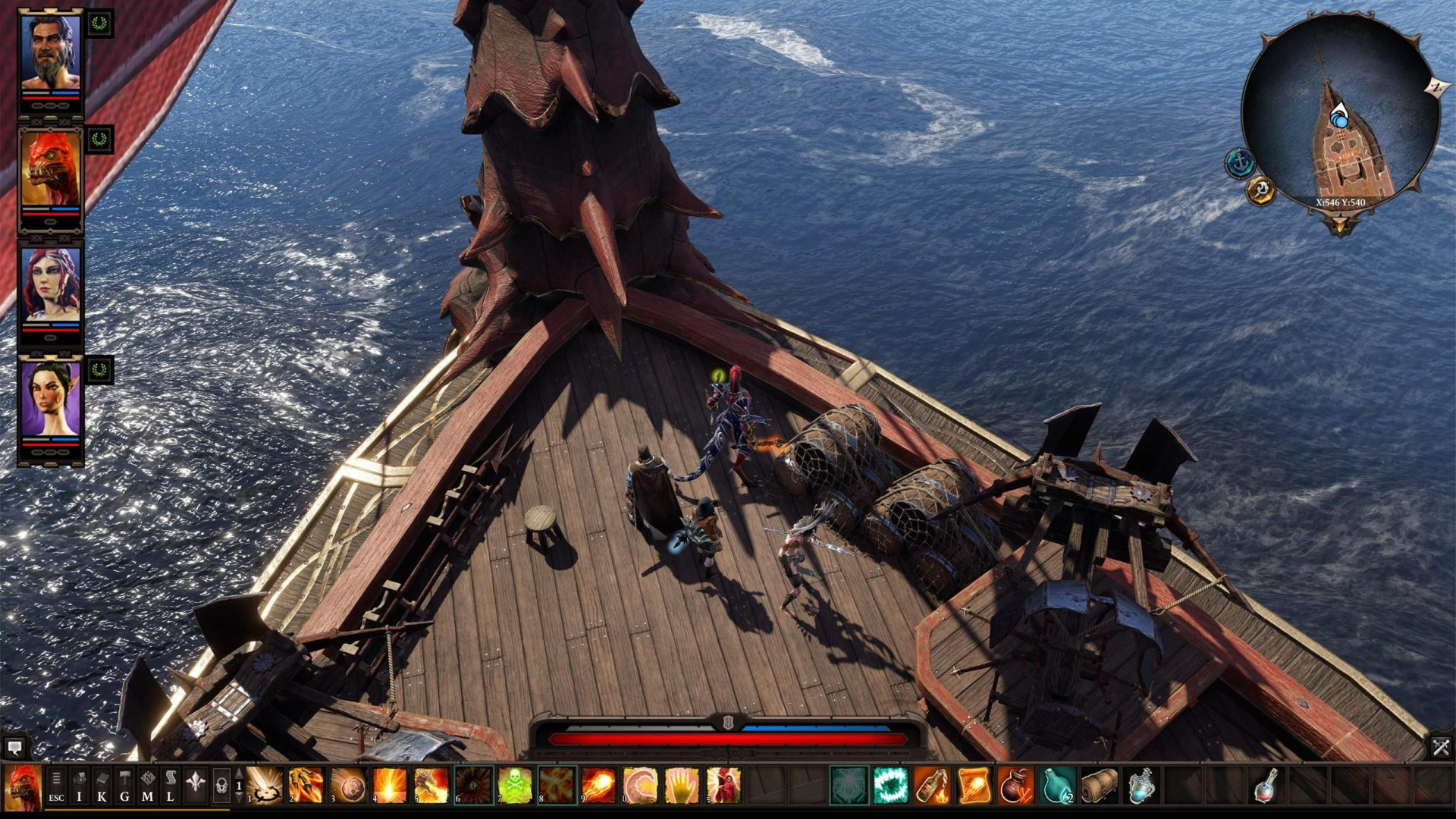Image resolution: width=1456 pixels, height=819 pixels.
Task: Toggle the hotbar padlock
Action: click(221, 786)
